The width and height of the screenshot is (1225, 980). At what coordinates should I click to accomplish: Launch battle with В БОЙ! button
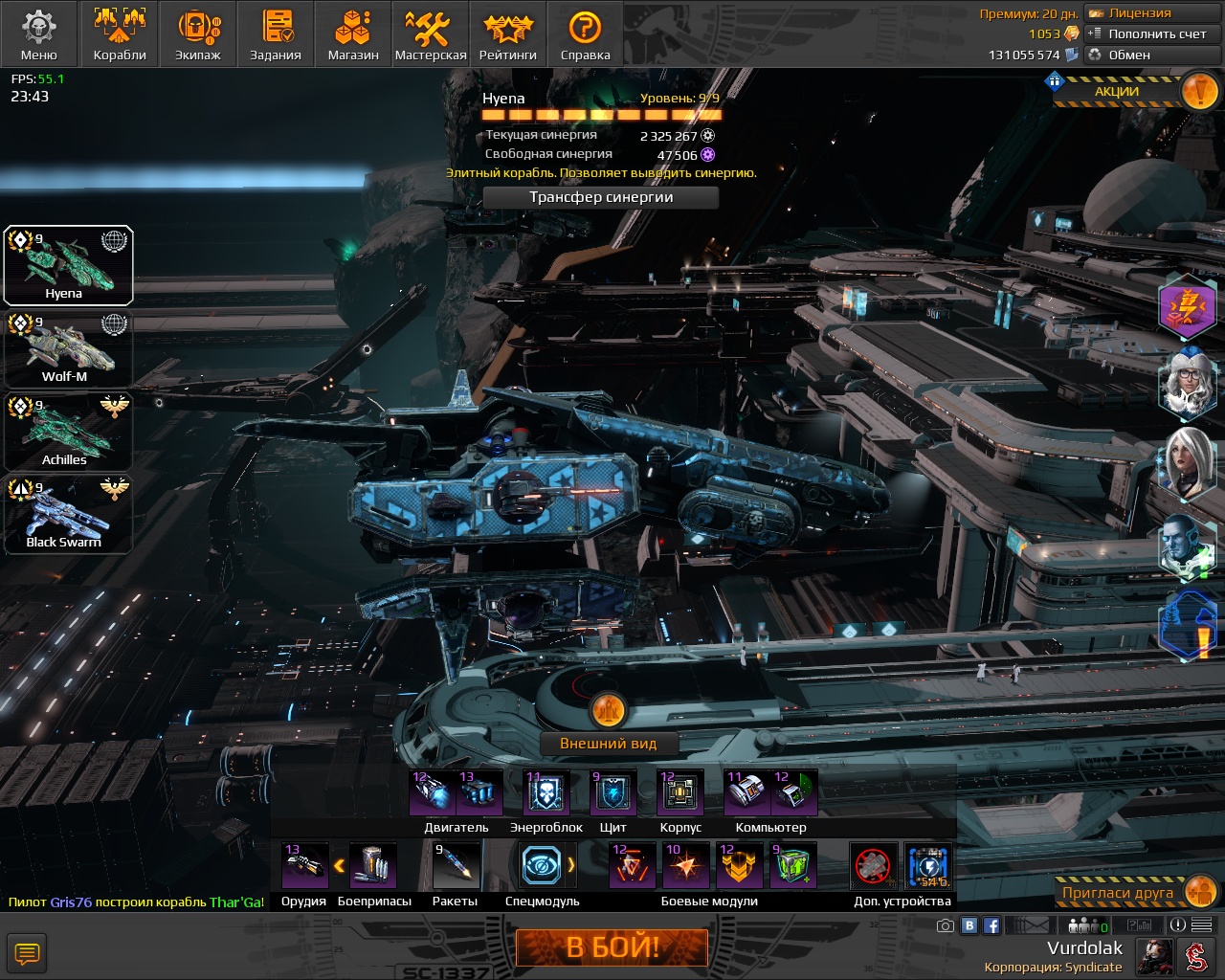coord(612,947)
